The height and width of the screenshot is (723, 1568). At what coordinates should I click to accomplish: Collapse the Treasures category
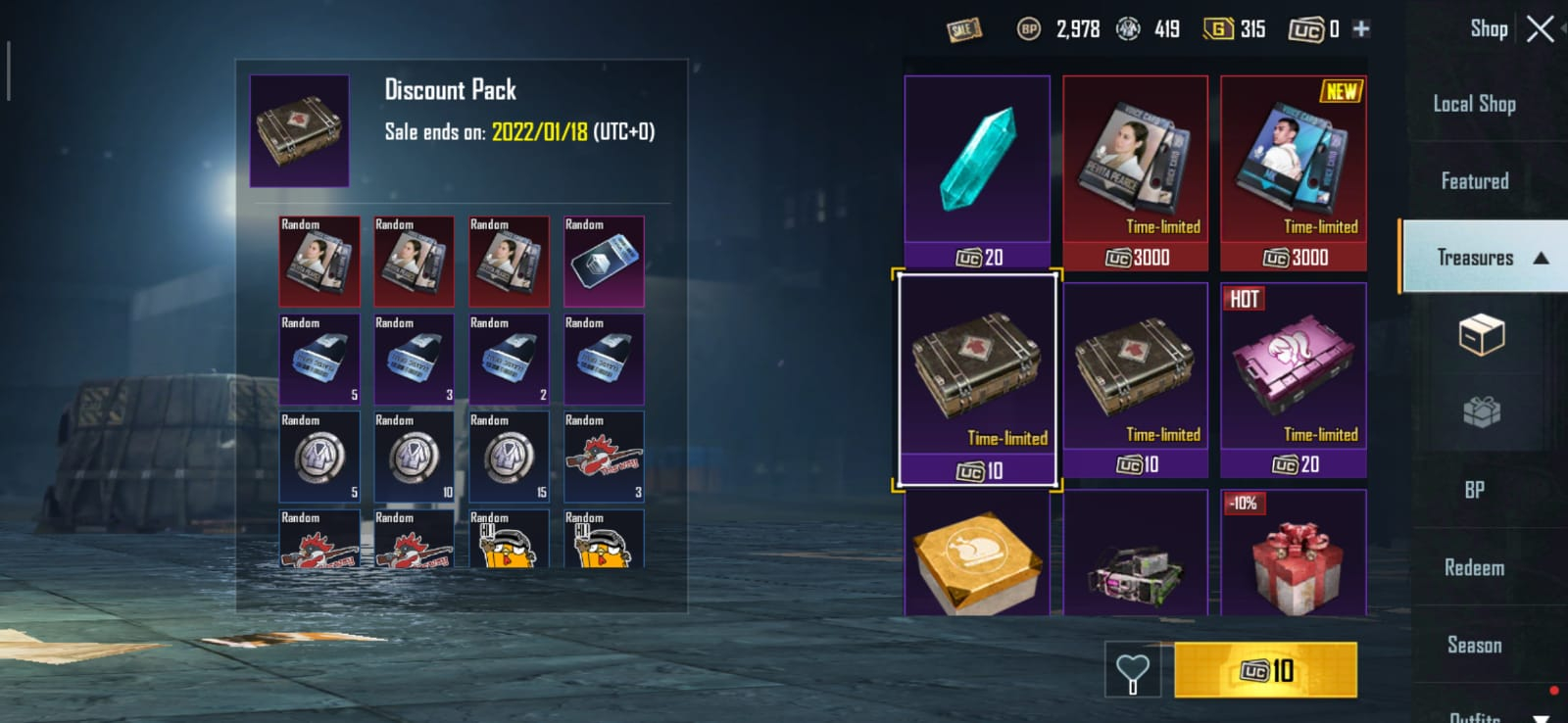(1541, 258)
